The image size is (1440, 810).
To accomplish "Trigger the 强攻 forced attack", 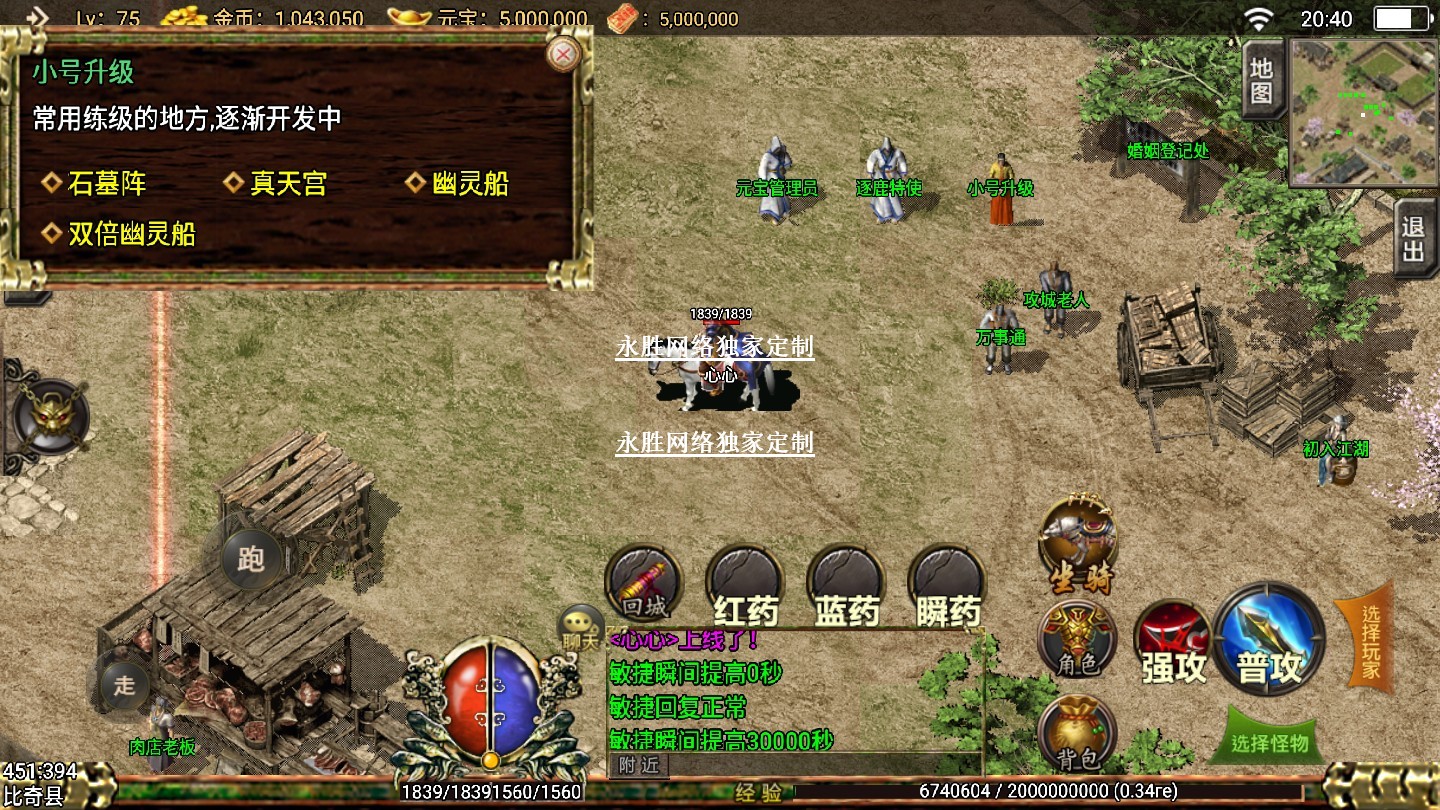I will (1173, 643).
